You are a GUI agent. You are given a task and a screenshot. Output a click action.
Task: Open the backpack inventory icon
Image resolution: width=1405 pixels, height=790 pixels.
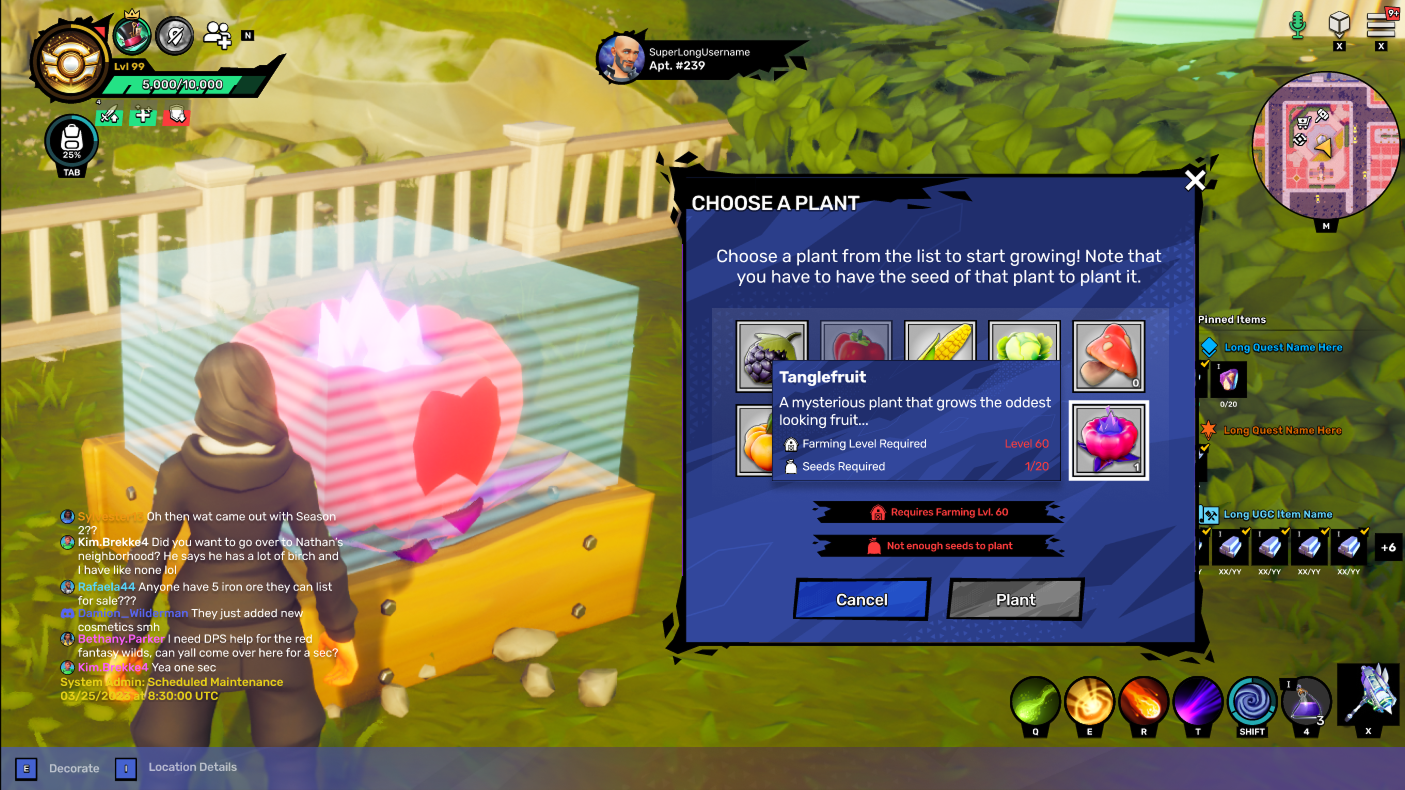(x=71, y=142)
